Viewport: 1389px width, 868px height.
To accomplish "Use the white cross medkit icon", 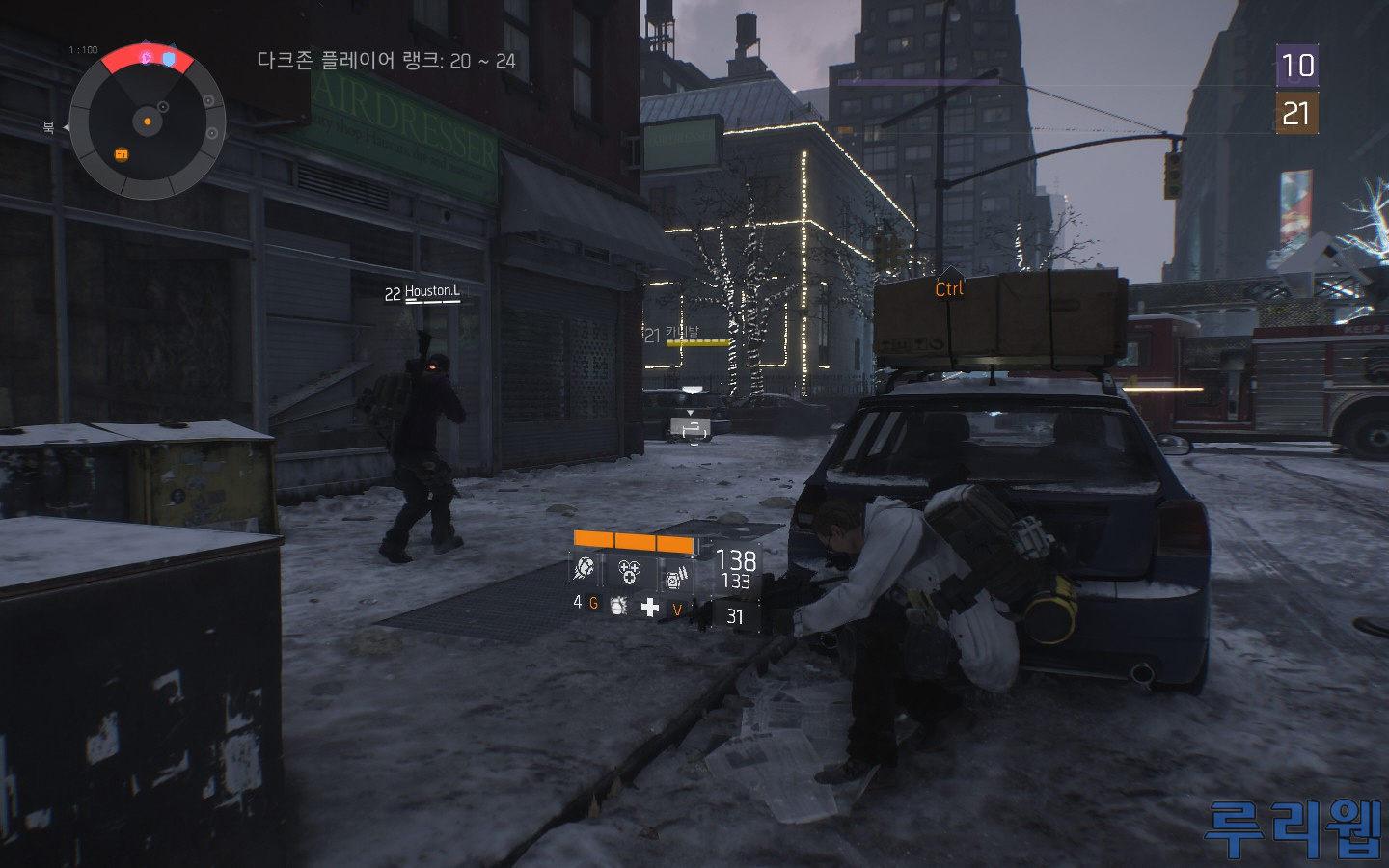I will 650,606.
